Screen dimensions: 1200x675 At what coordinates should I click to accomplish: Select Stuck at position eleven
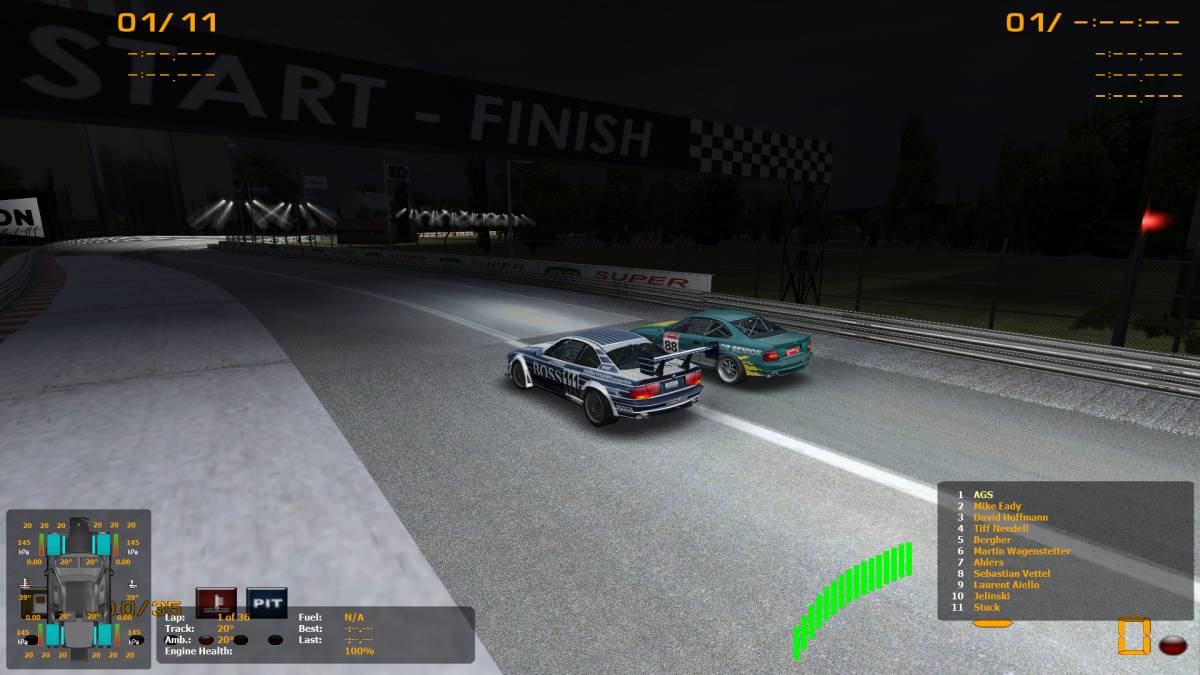(x=986, y=607)
